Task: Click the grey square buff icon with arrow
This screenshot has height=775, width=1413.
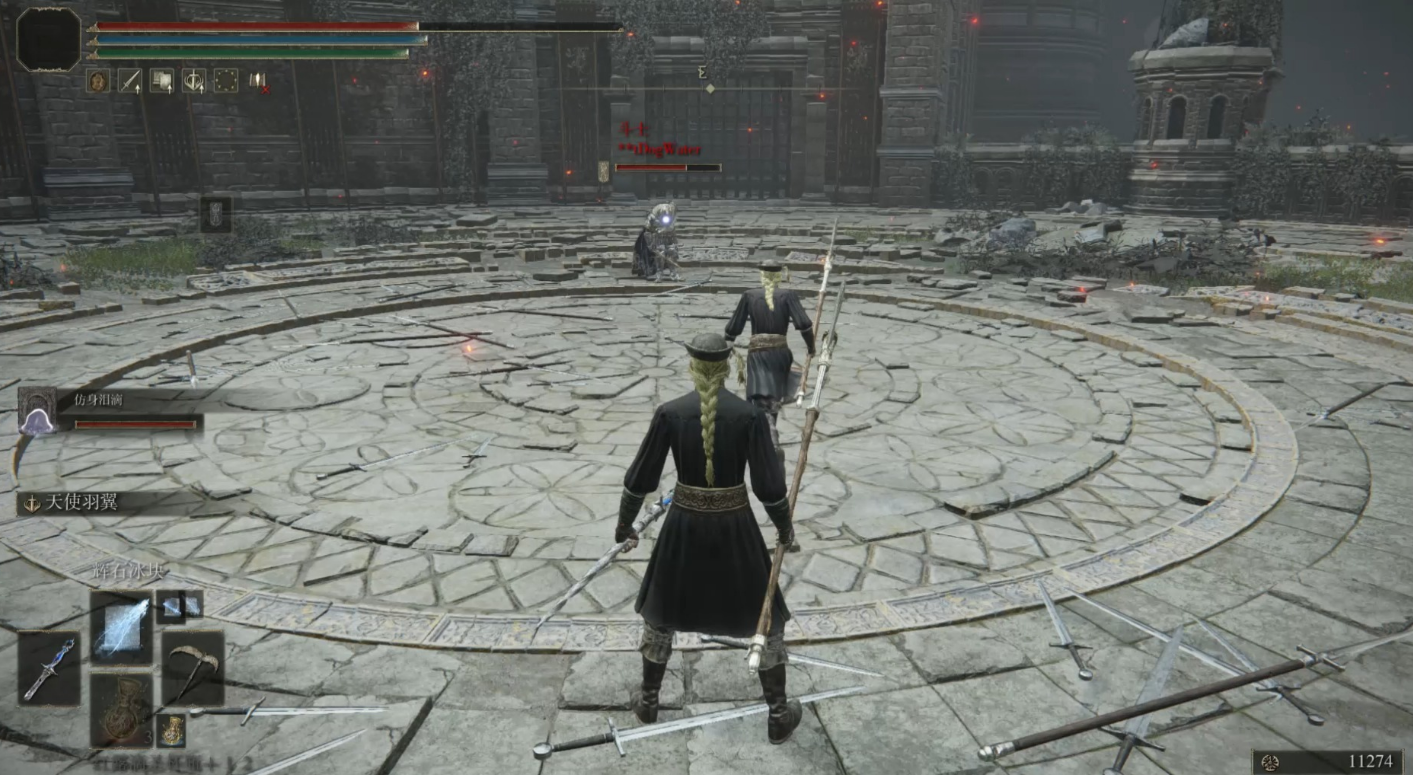Action: 162,81
